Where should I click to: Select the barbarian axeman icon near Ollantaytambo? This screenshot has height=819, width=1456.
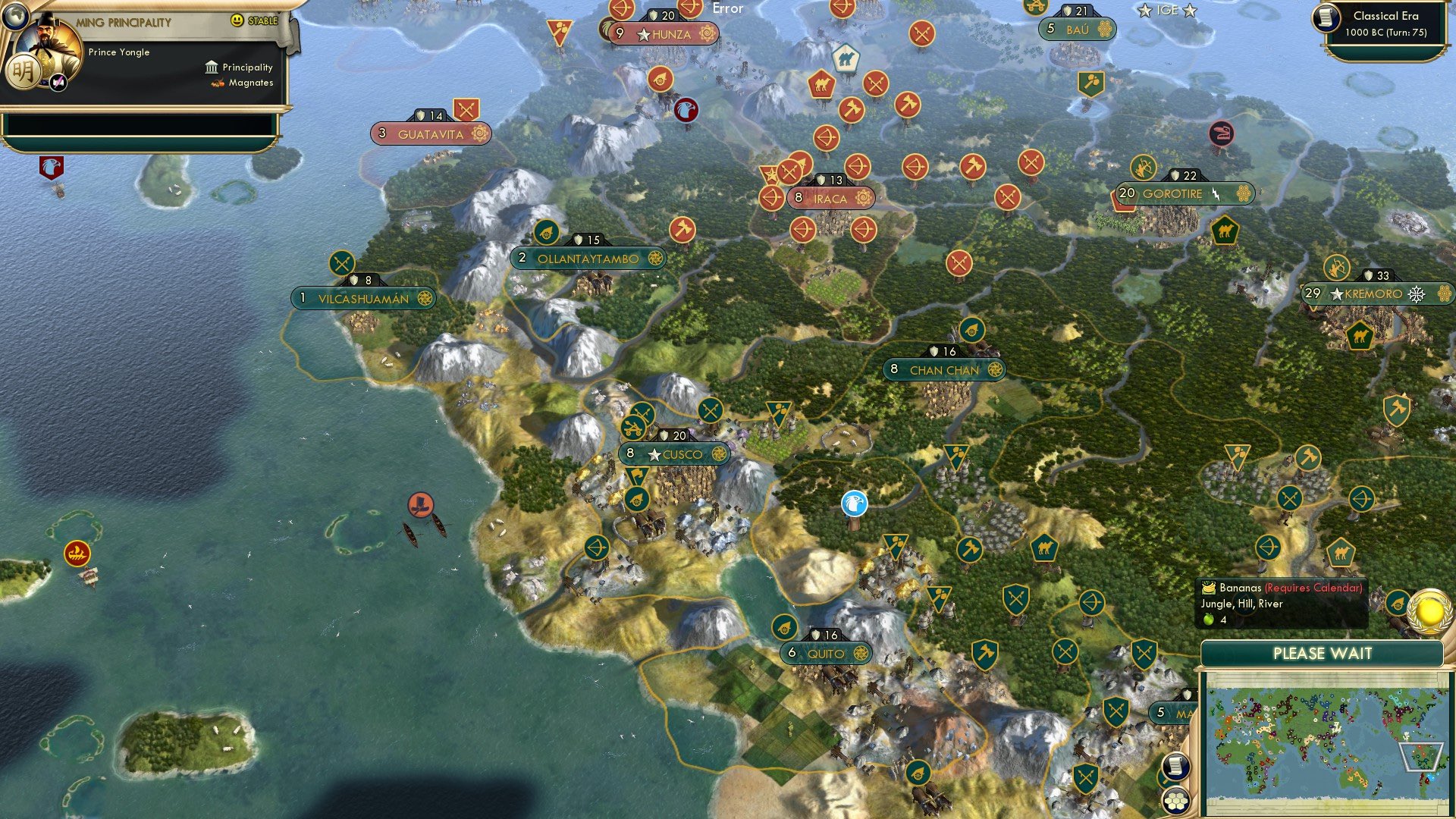point(683,227)
